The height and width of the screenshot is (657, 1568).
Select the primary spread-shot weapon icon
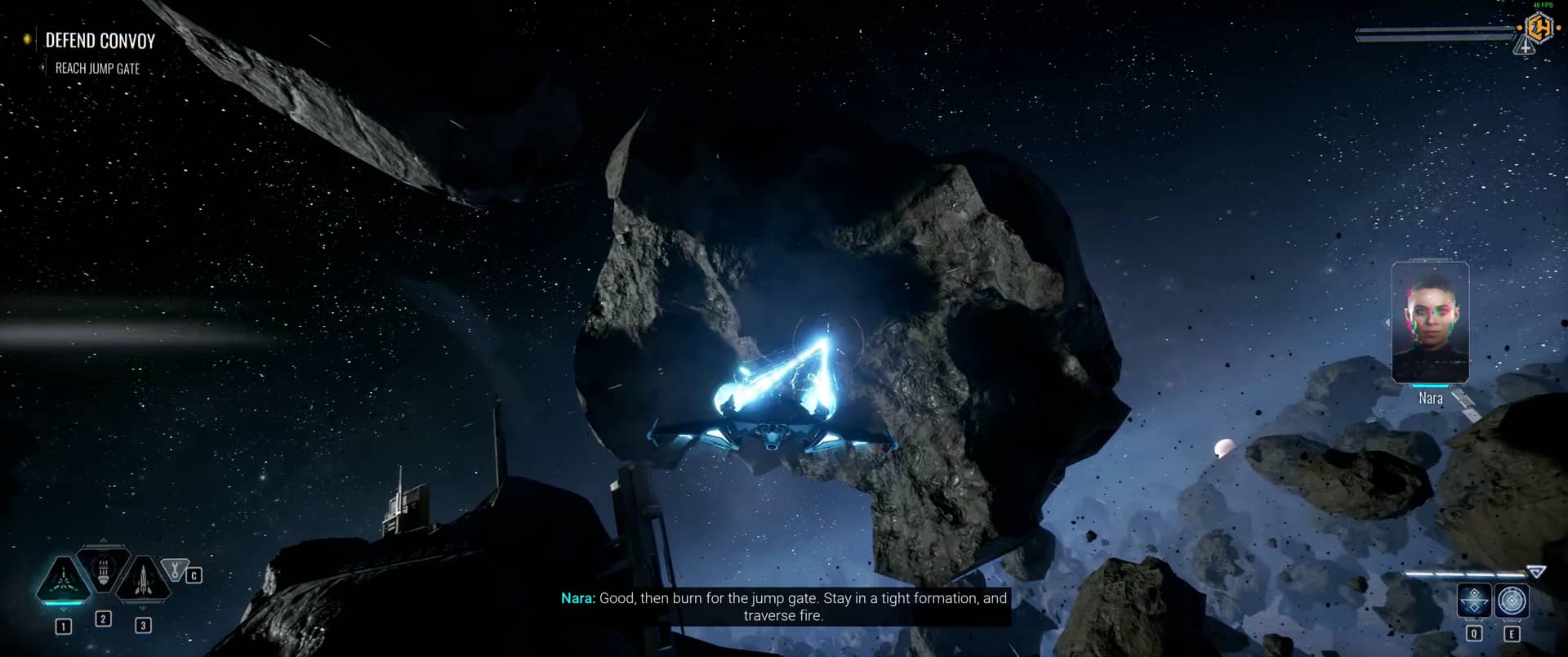click(64, 580)
